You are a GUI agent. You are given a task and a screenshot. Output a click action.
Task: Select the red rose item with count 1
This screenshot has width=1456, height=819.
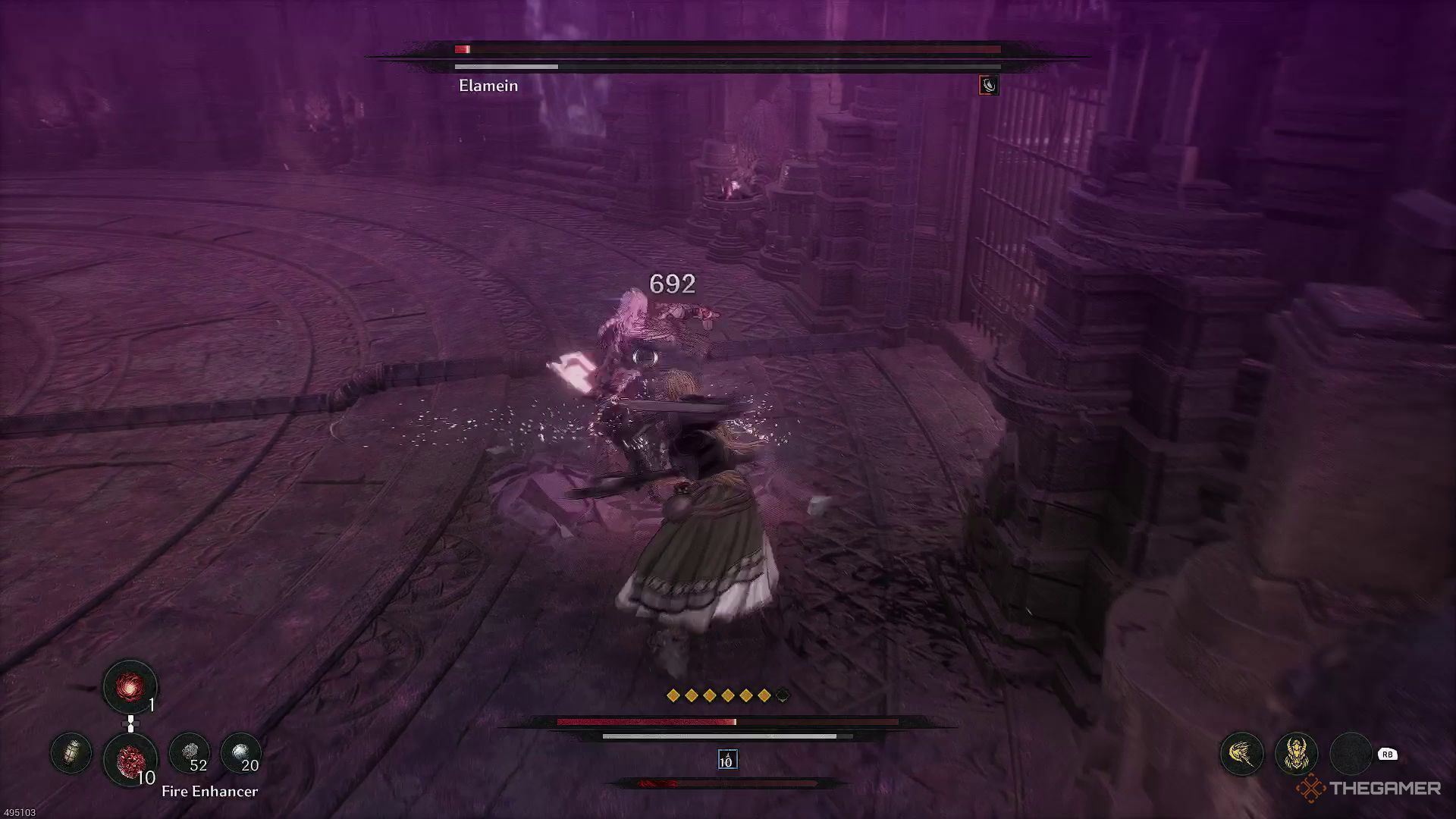[x=130, y=687]
